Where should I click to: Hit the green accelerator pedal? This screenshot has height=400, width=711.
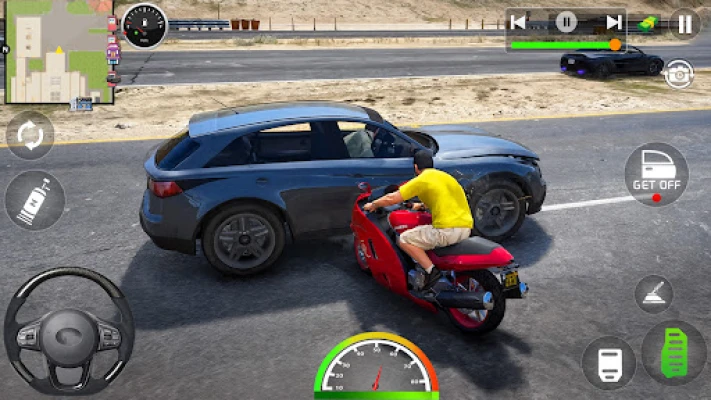tap(674, 353)
